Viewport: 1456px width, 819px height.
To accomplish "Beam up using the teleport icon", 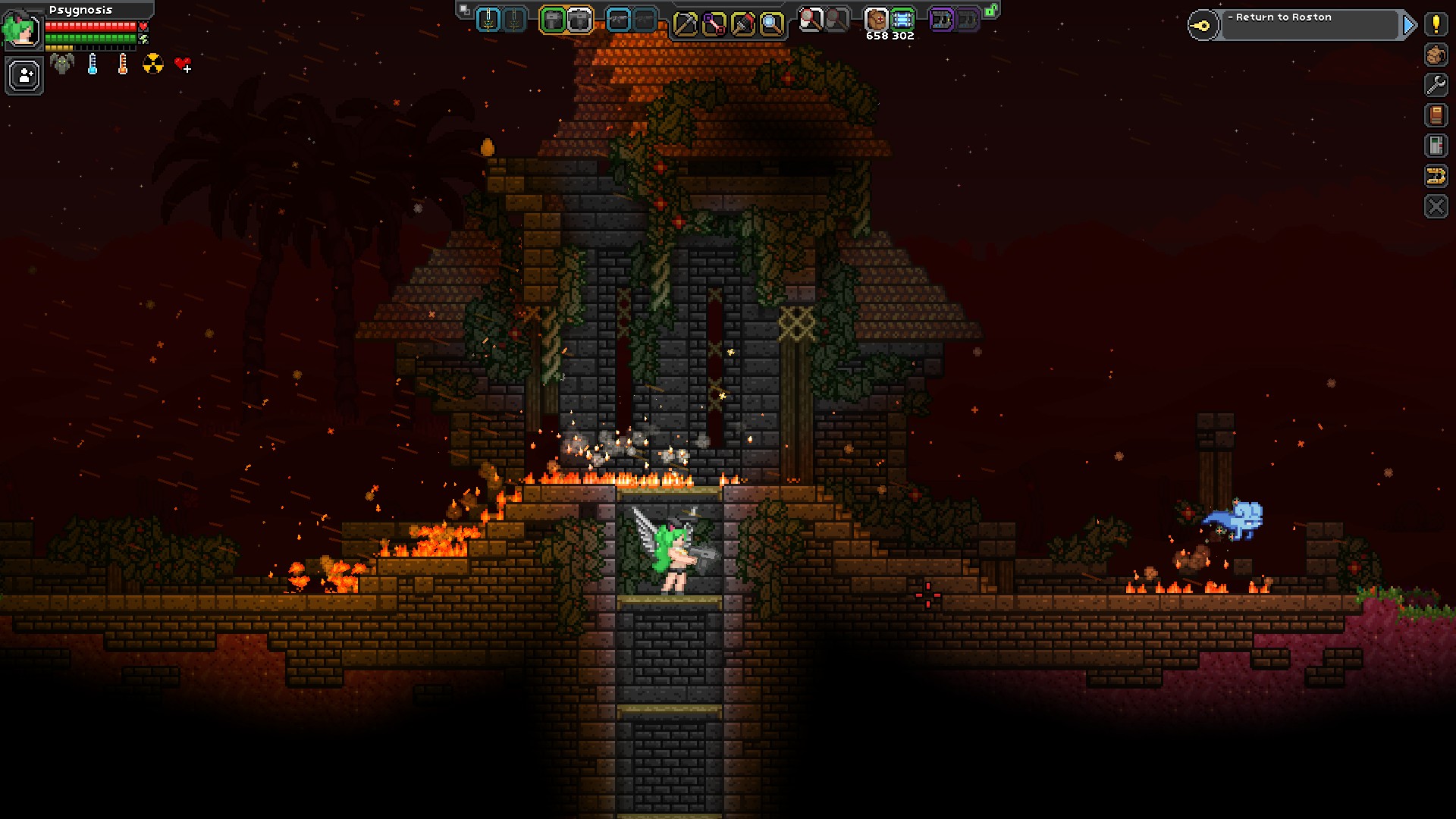I will (1436, 176).
